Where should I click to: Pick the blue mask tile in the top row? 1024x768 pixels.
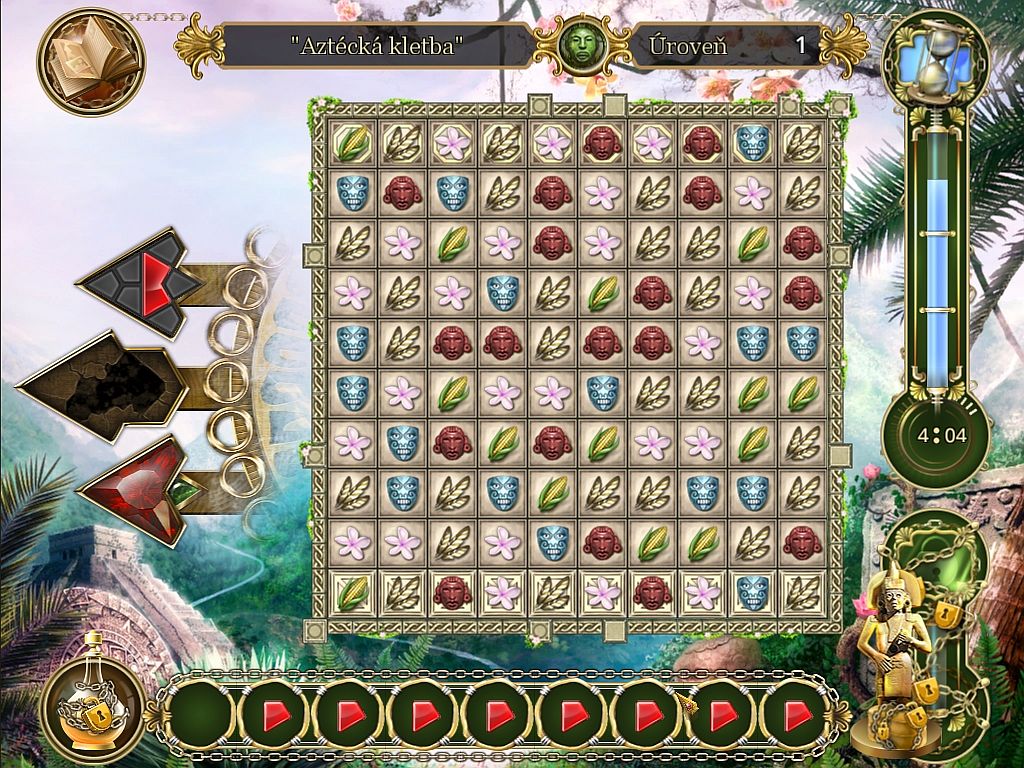pyautogui.click(x=752, y=143)
